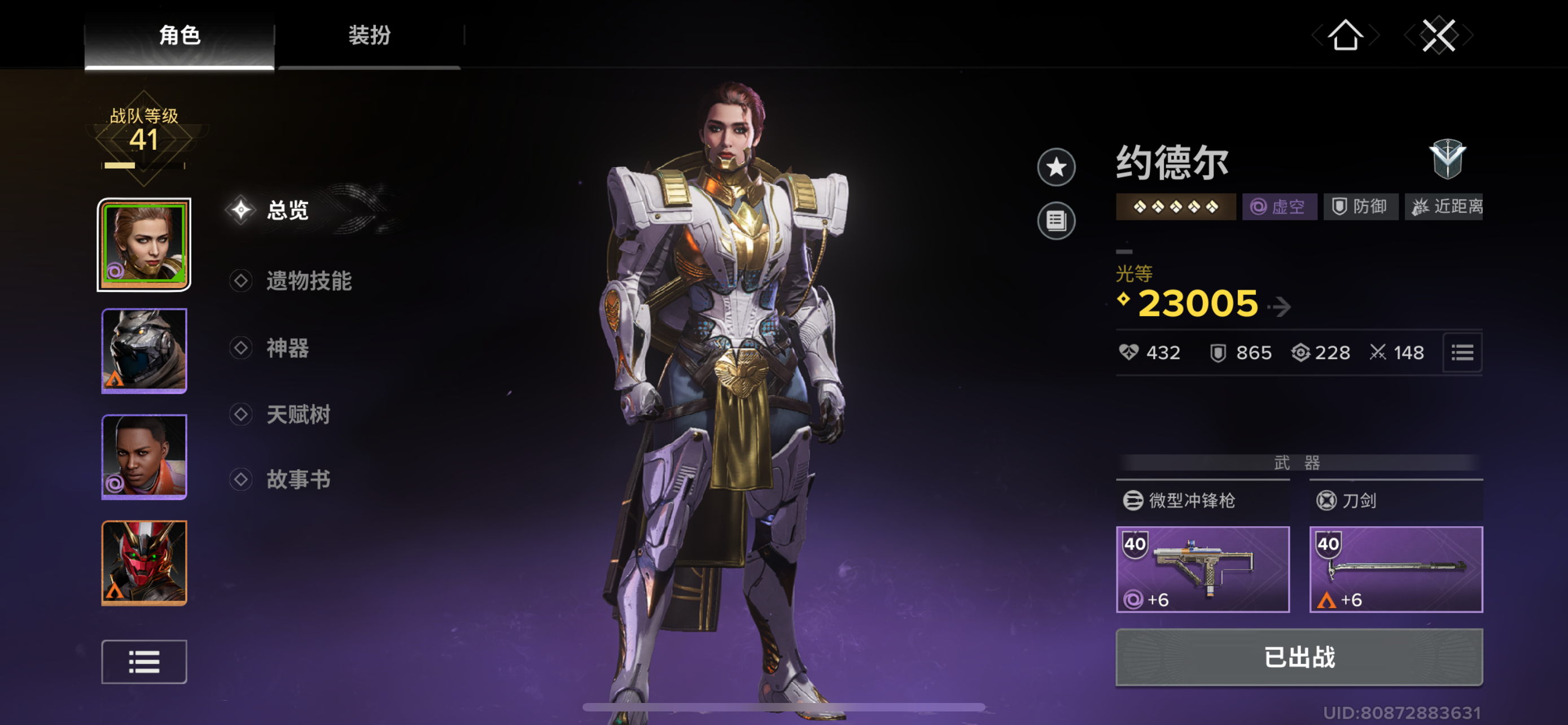Open the character document icon

coord(1056,220)
